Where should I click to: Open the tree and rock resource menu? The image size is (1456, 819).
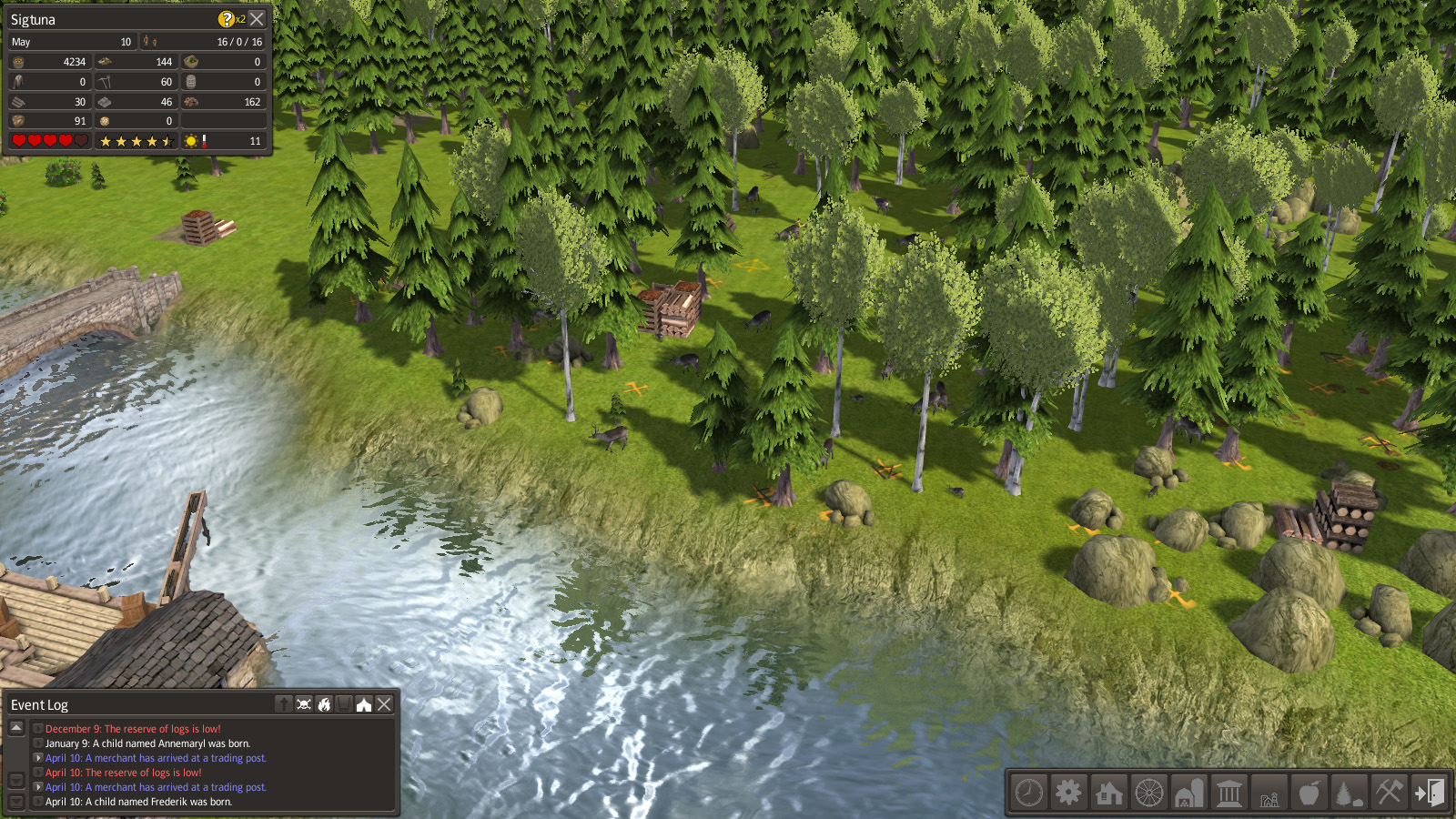pos(1349,793)
